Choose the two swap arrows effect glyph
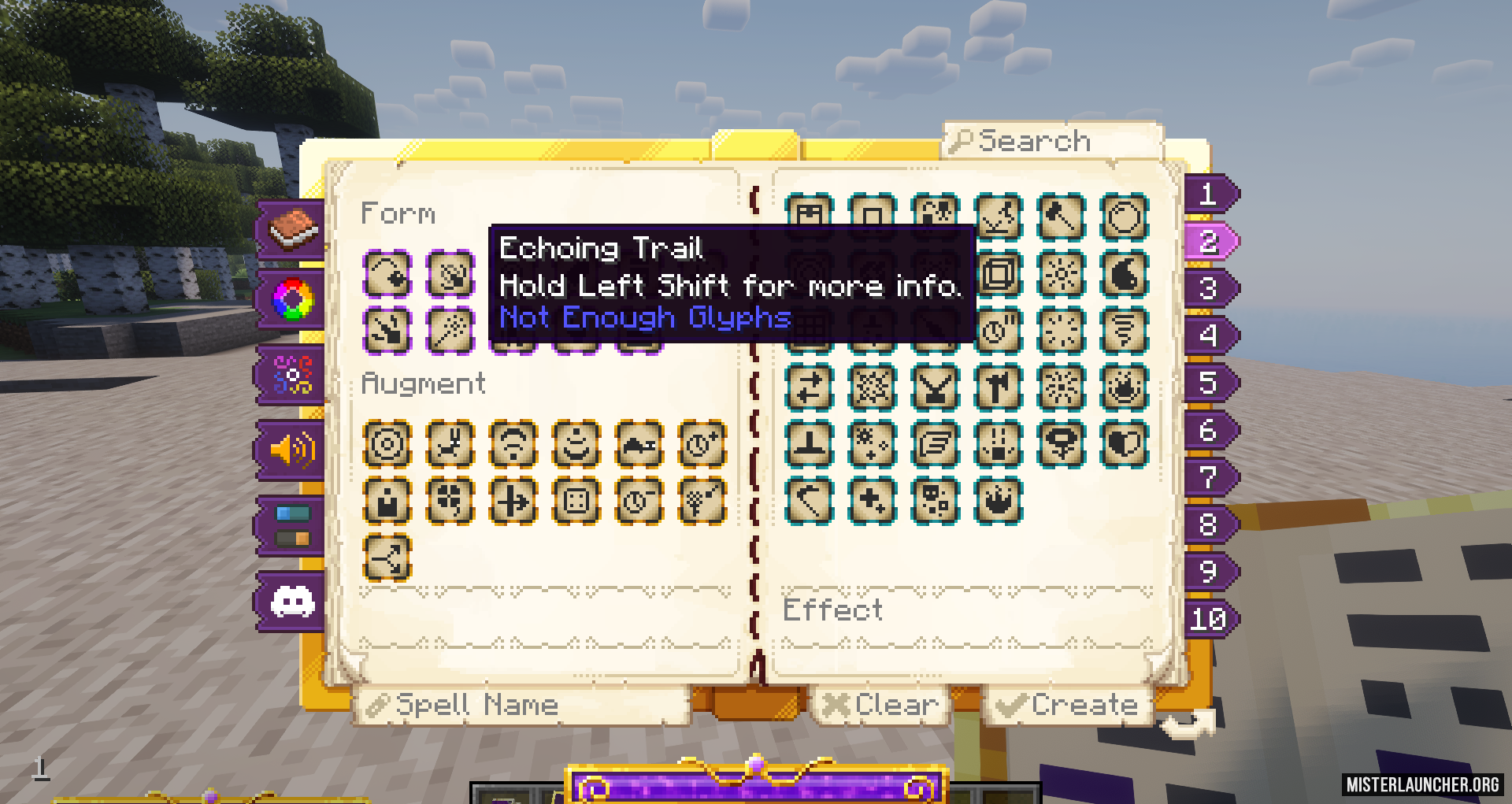This screenshot has height=804, width=1512. 810,387
